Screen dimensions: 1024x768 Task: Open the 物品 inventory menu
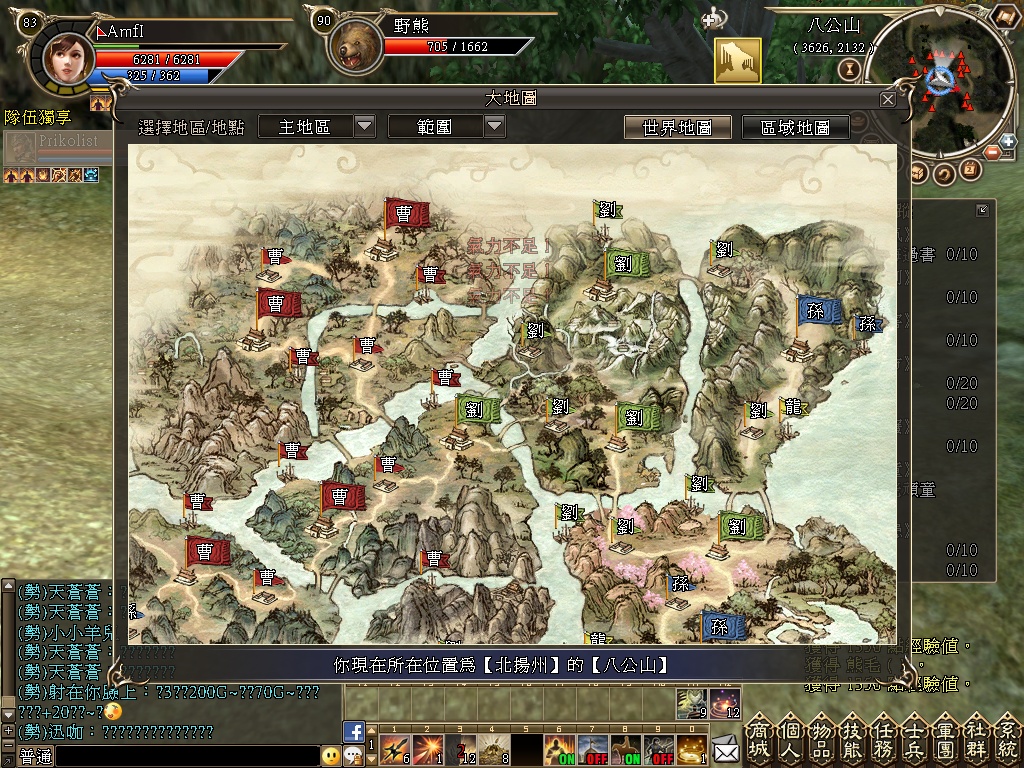pos(822,739)
